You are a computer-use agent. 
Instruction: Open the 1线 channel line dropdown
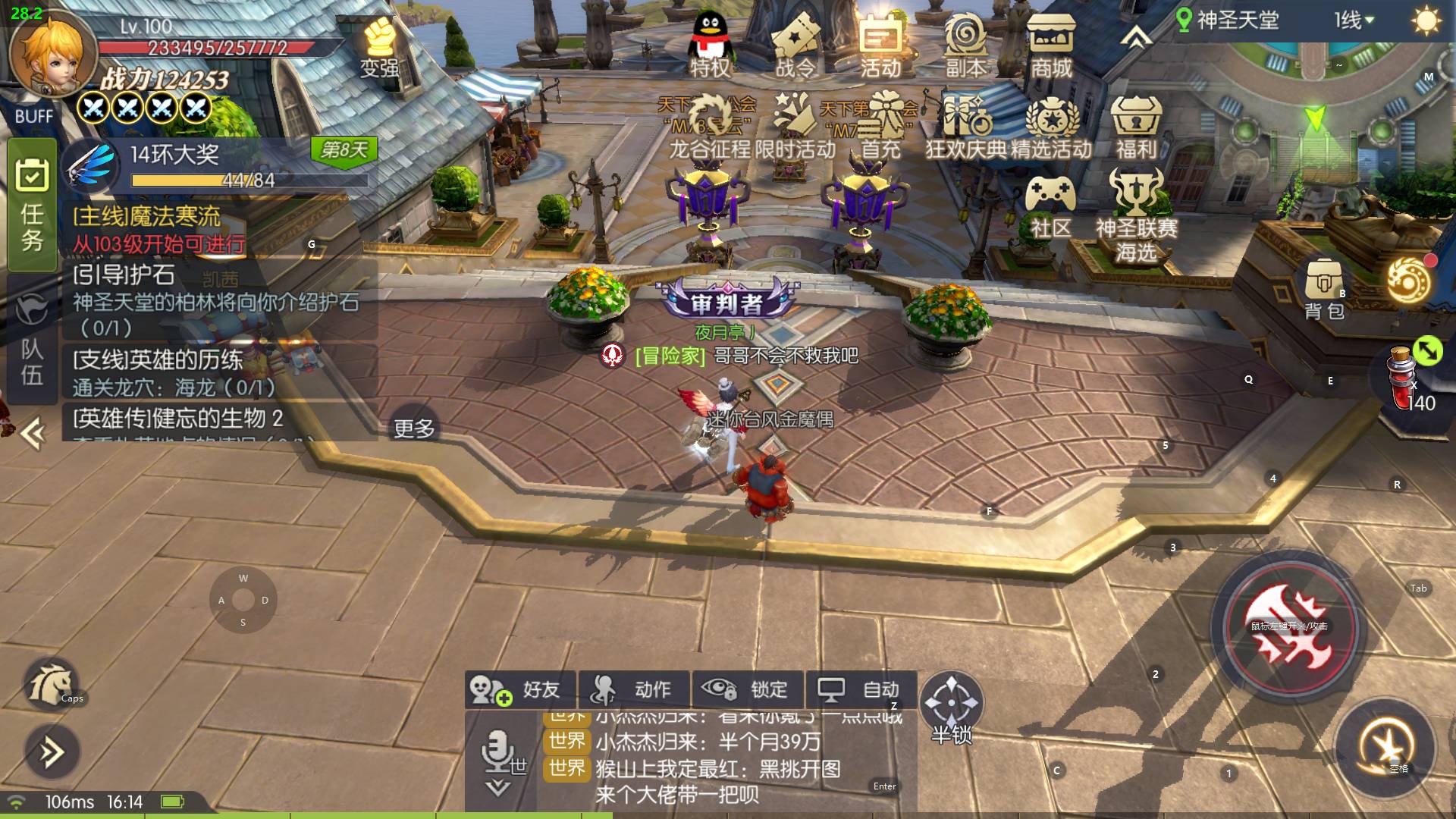click(1354, 20)
